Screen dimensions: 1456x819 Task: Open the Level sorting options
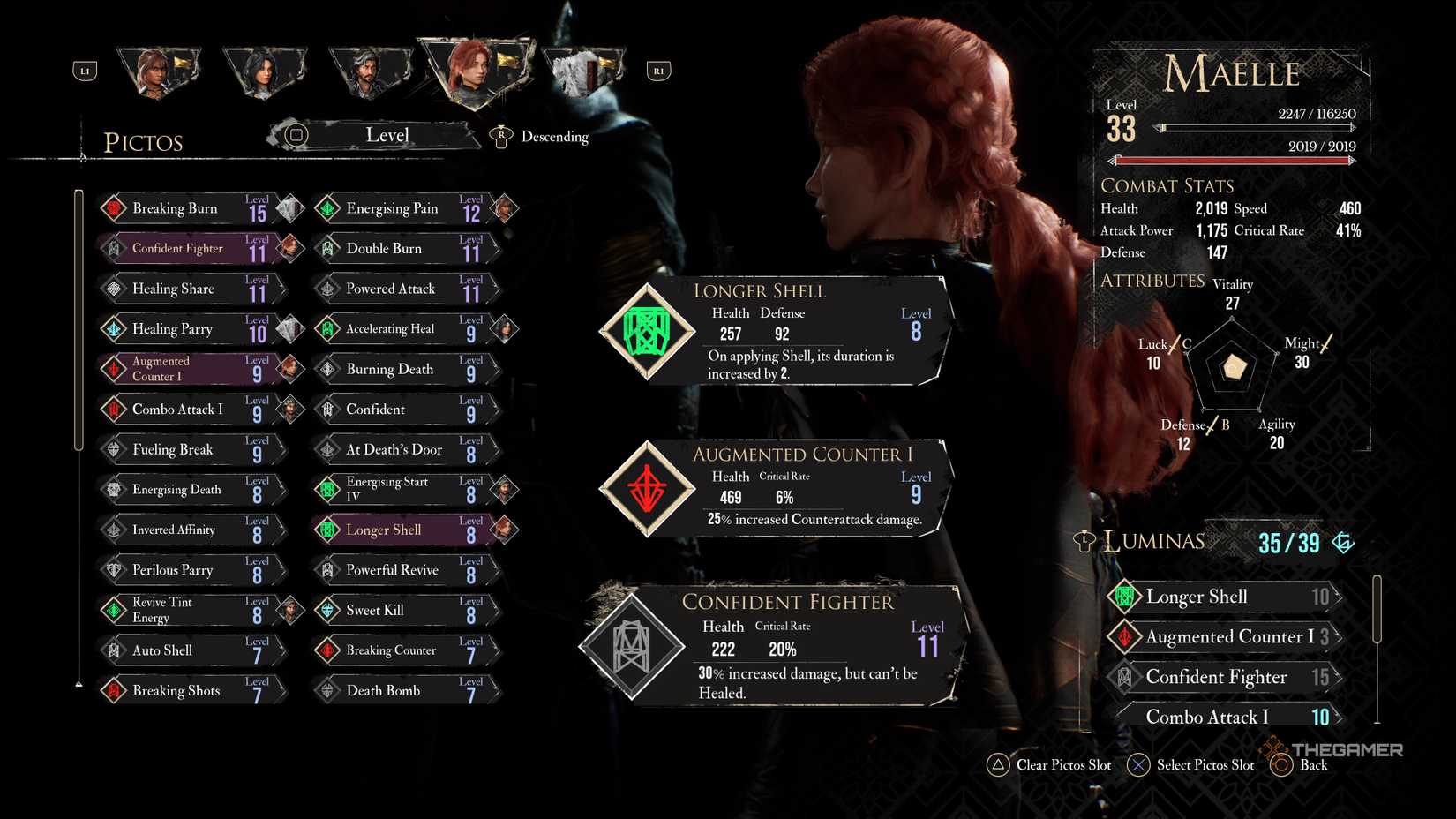tap(387, 134)
